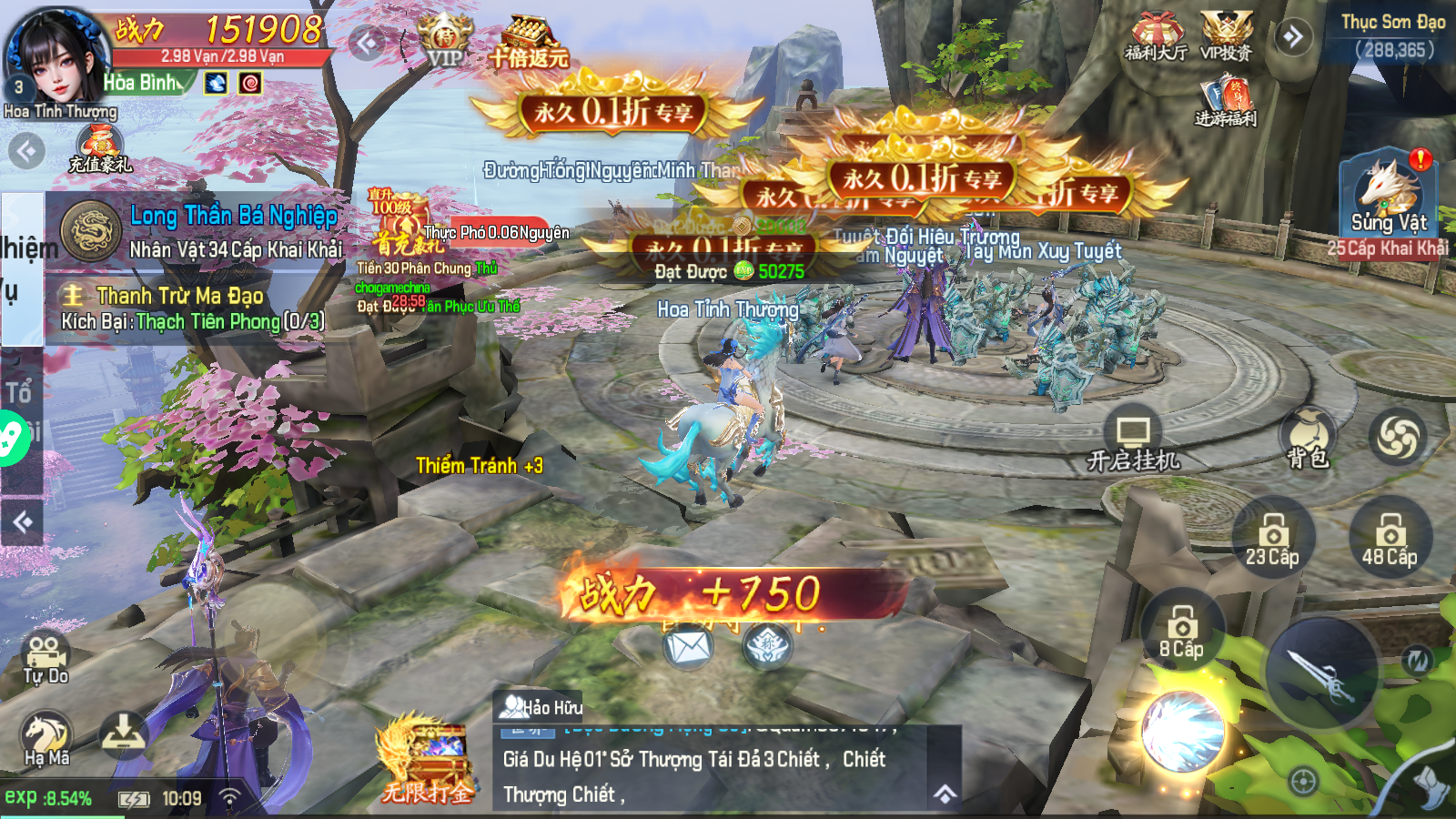Image resolution: width=1456 pixels, height=819 pixels.
Task: Open the 进游福利 bonus icon
Action: pos(1226,101)
